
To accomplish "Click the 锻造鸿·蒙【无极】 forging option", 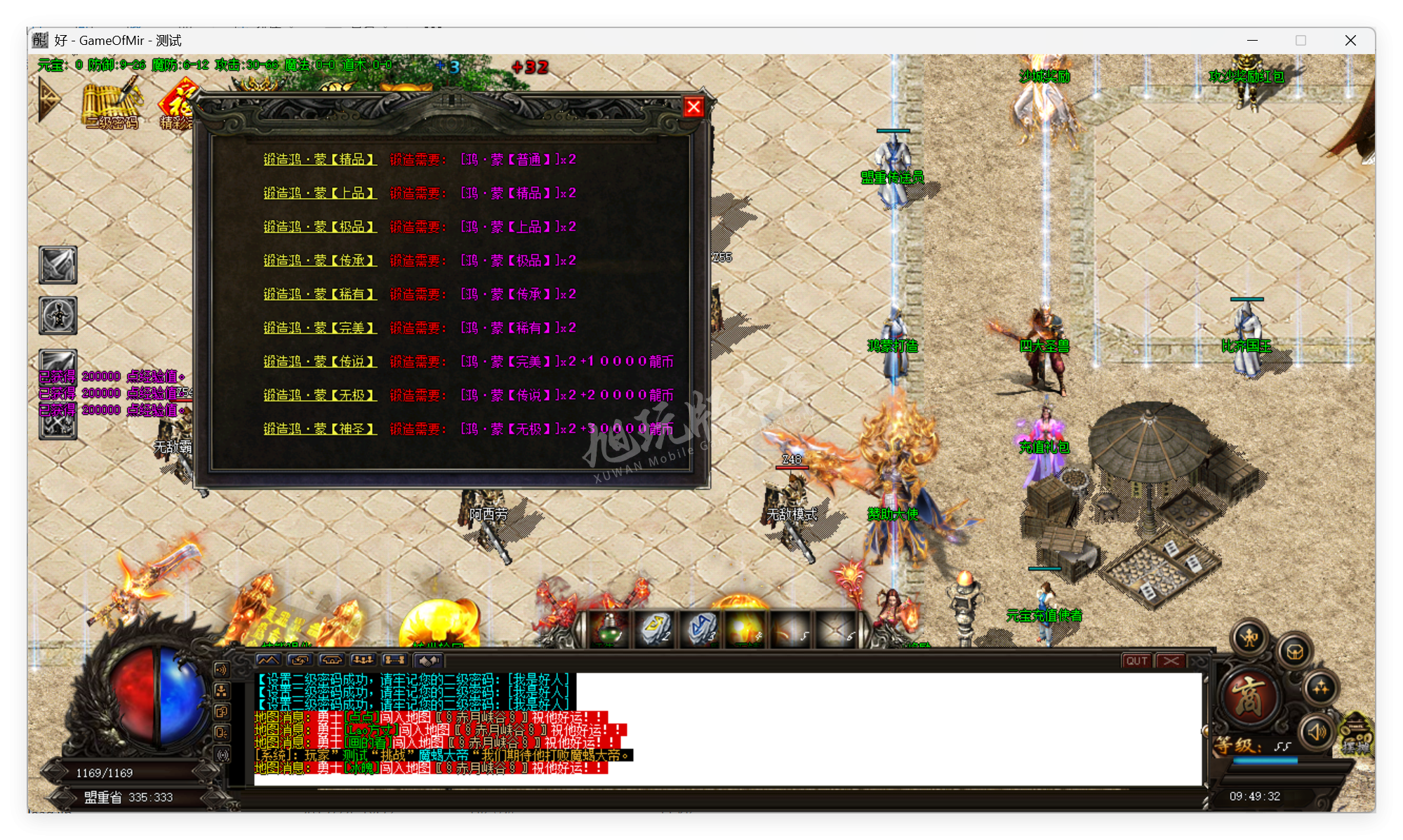I will pyautogui.click(x=319, y=396).
